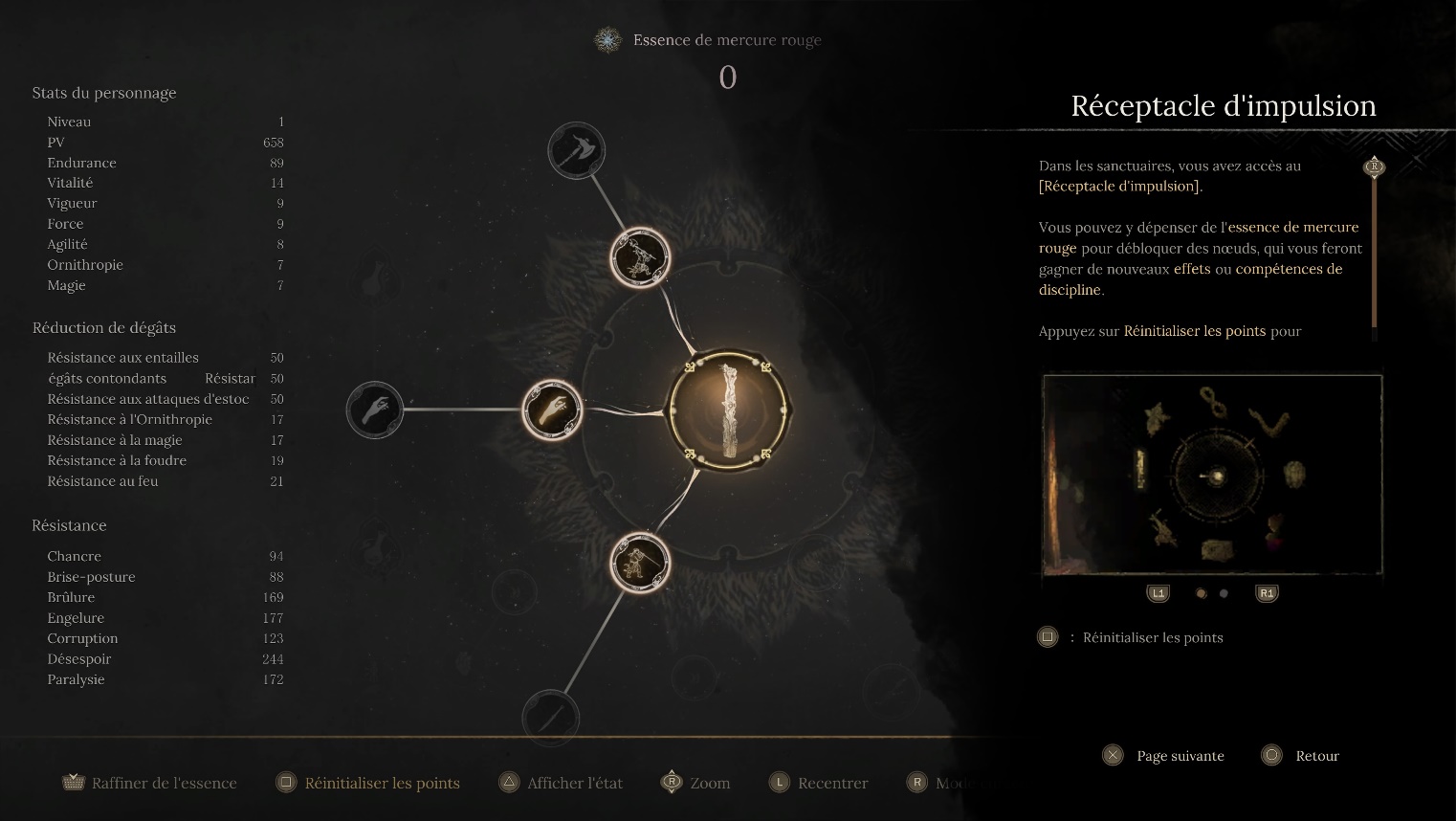This screenshot has width=1456, height=821.
Task: Click Raffiner de l'essence
Action: pos(149,783)
